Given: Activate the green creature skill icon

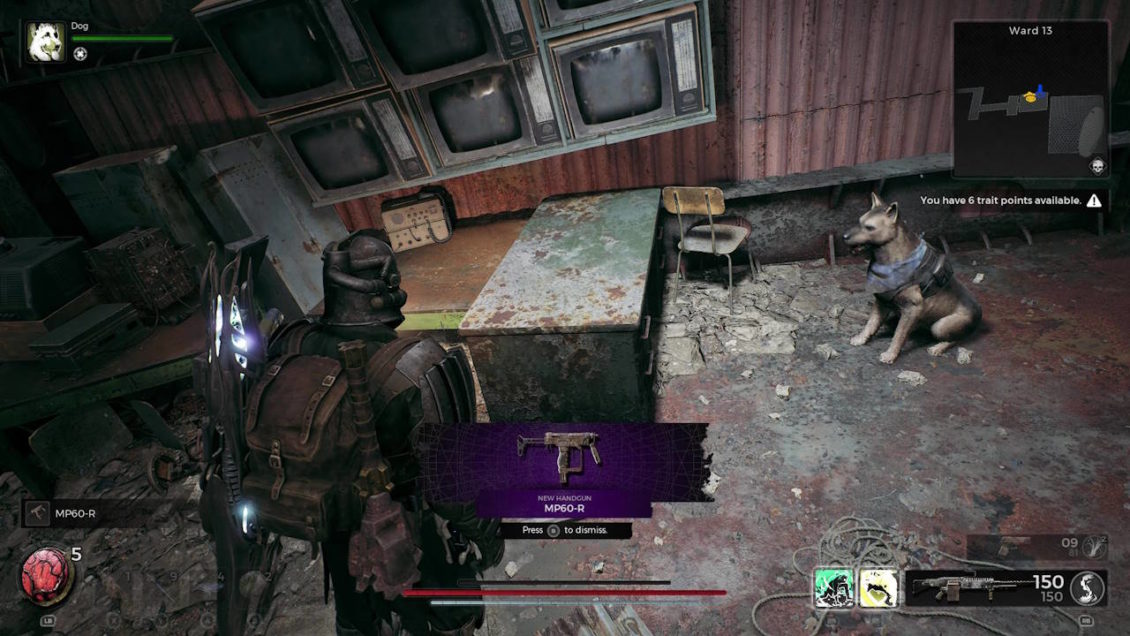Looking at the screenshot, I should pos(833,589).
